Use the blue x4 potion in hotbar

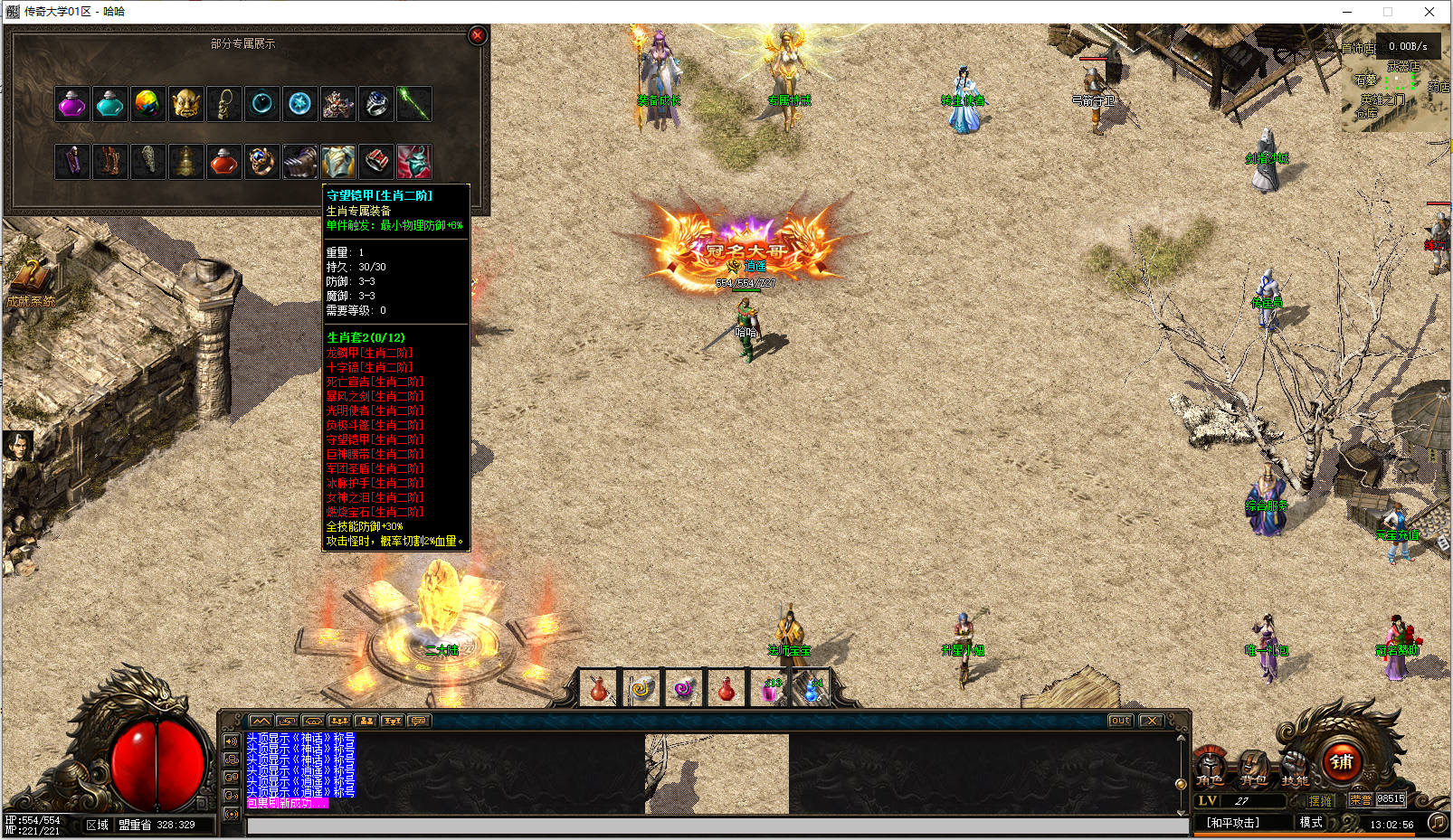(x=813, y=690)
